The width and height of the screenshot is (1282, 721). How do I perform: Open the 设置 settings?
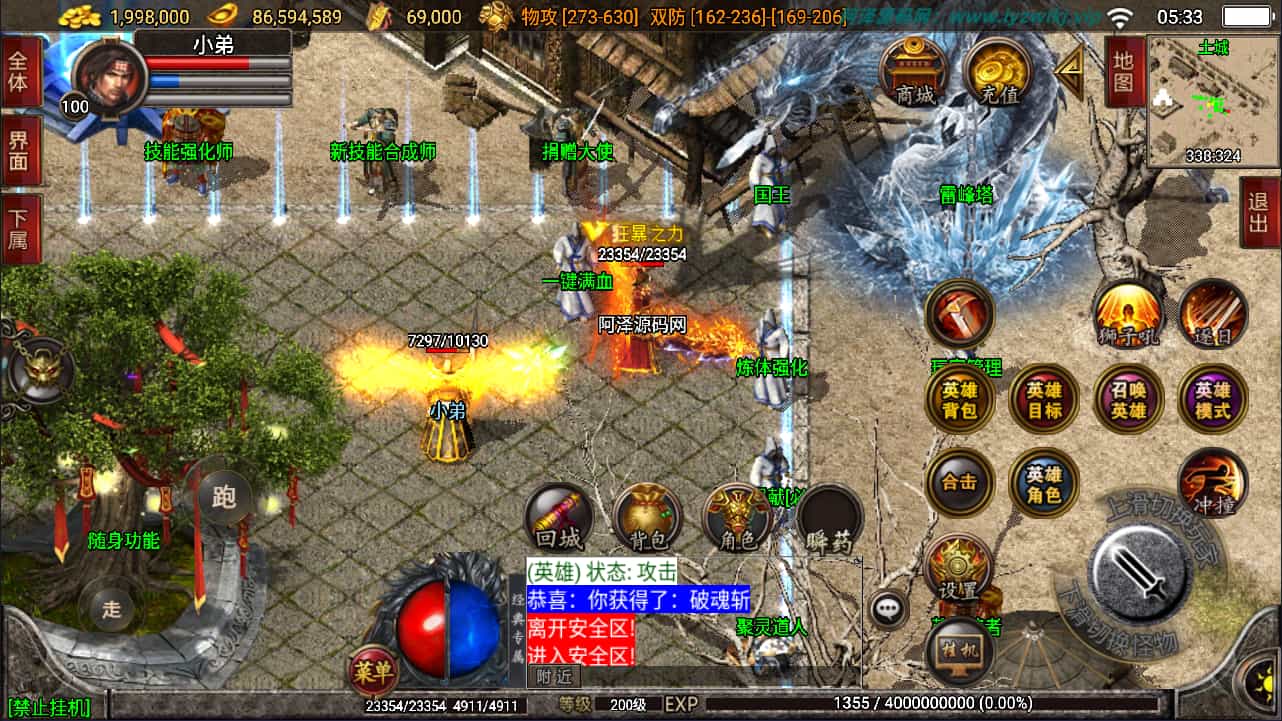(x=959, y=568)
